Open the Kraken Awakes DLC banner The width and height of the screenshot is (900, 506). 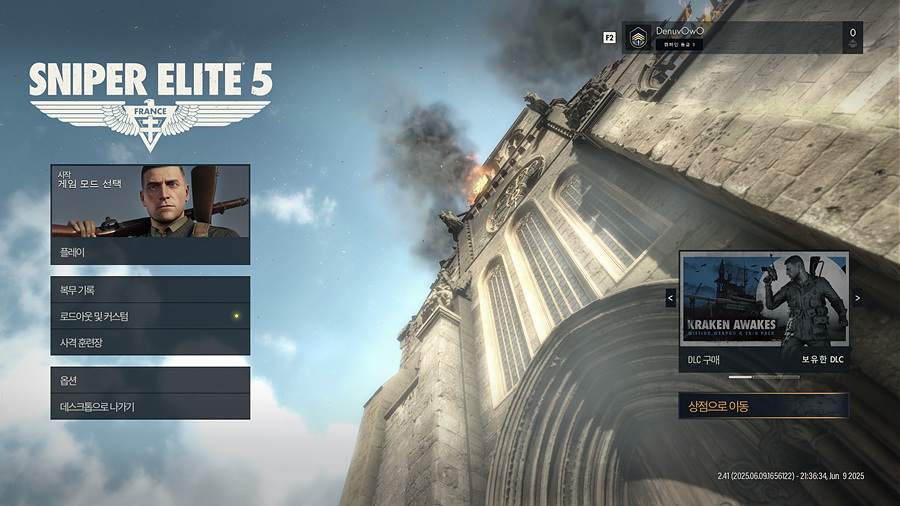point(764,299)
